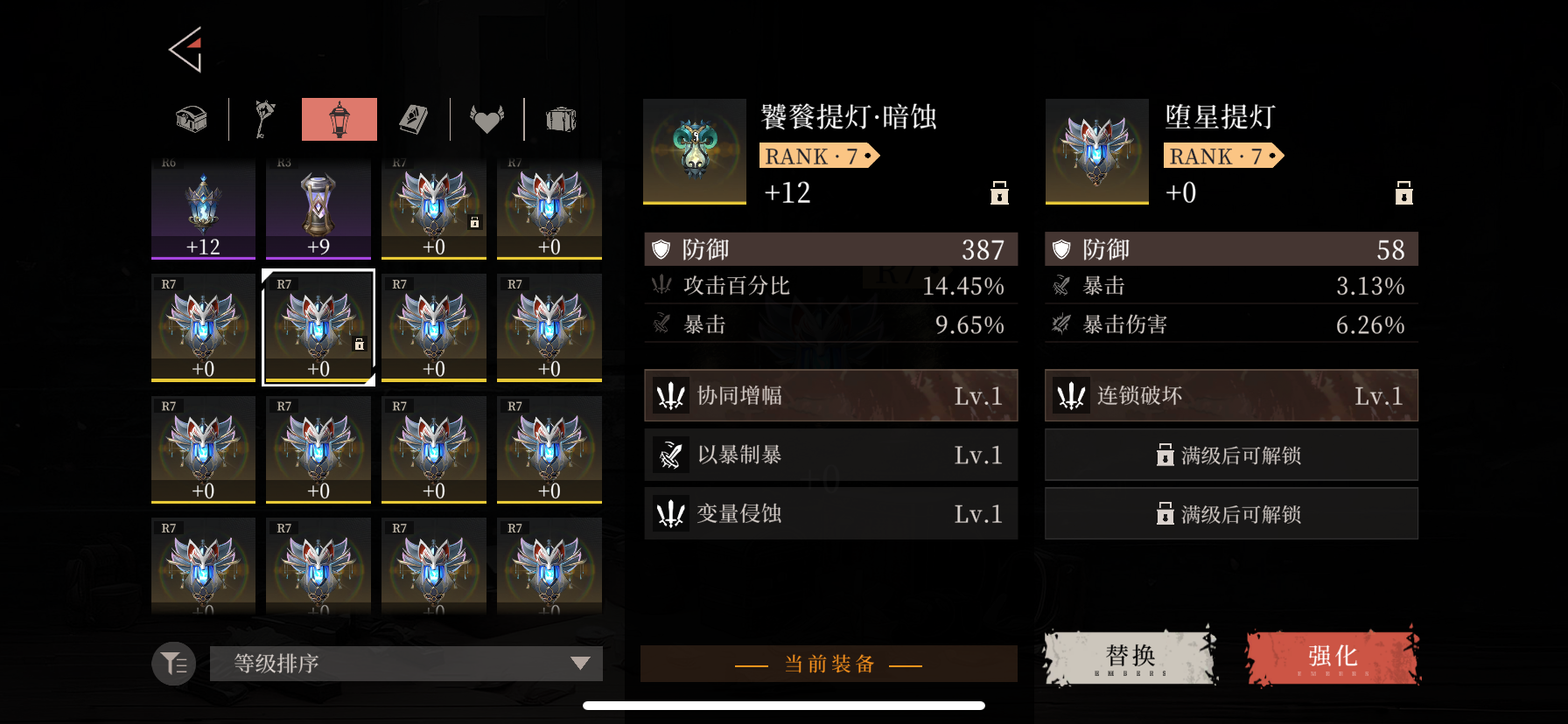Open the chest category tab

tap(191, 119)
